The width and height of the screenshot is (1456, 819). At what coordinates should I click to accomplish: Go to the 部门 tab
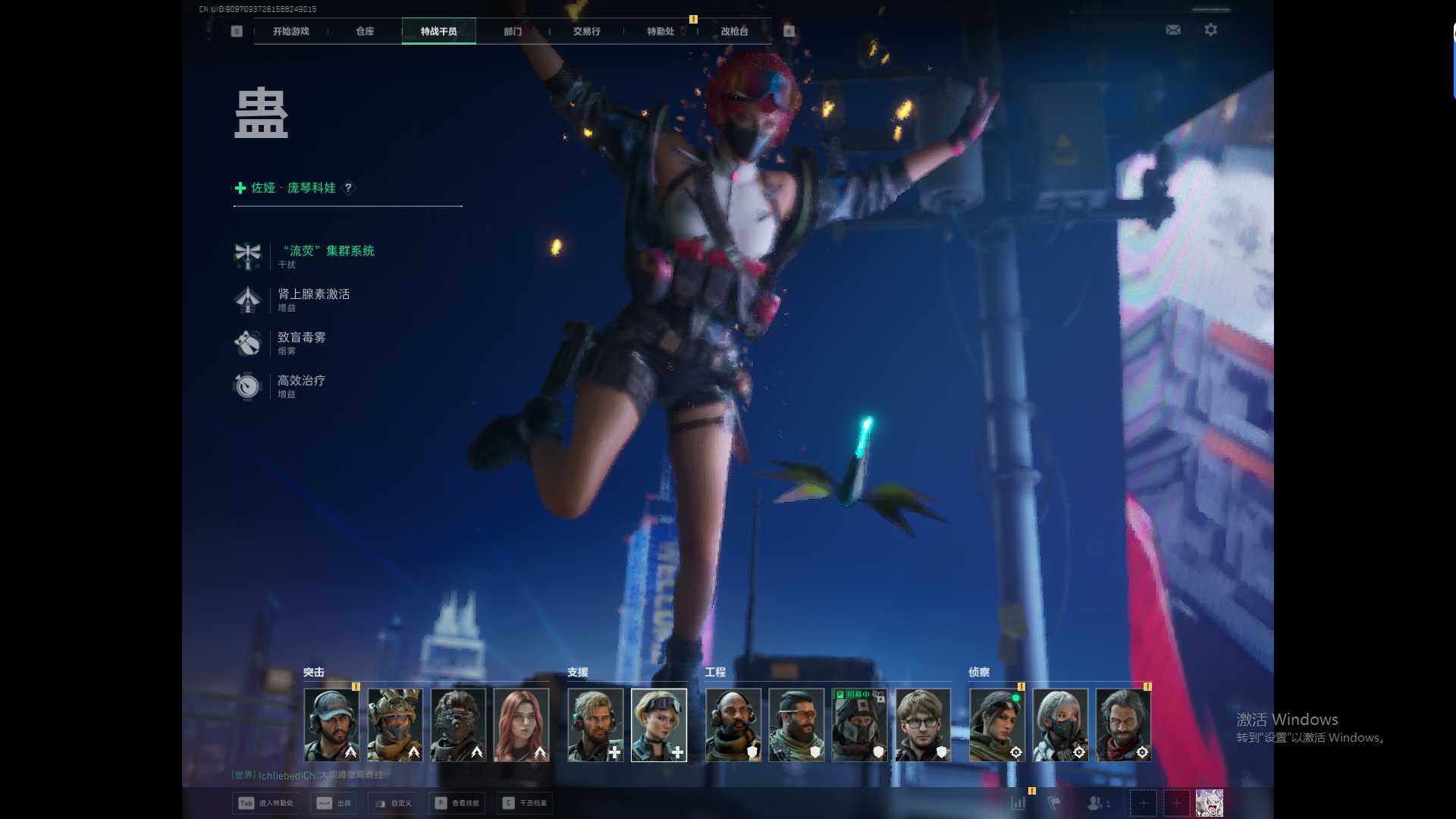513,31
